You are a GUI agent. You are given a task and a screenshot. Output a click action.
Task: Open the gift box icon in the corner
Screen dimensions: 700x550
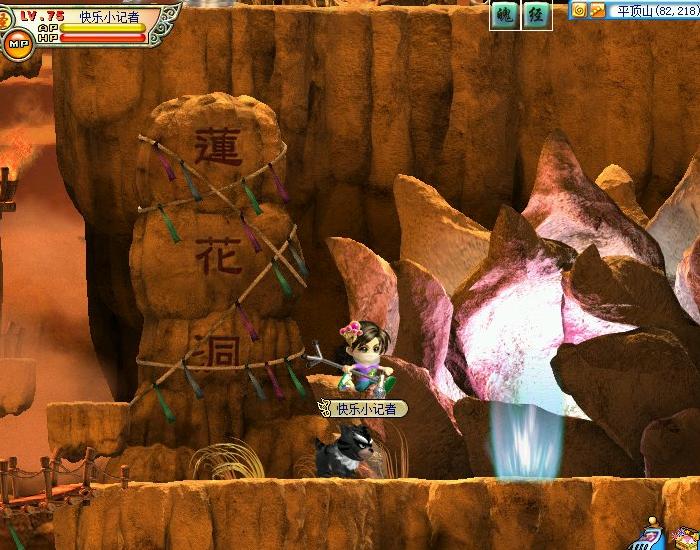[691, 540]
